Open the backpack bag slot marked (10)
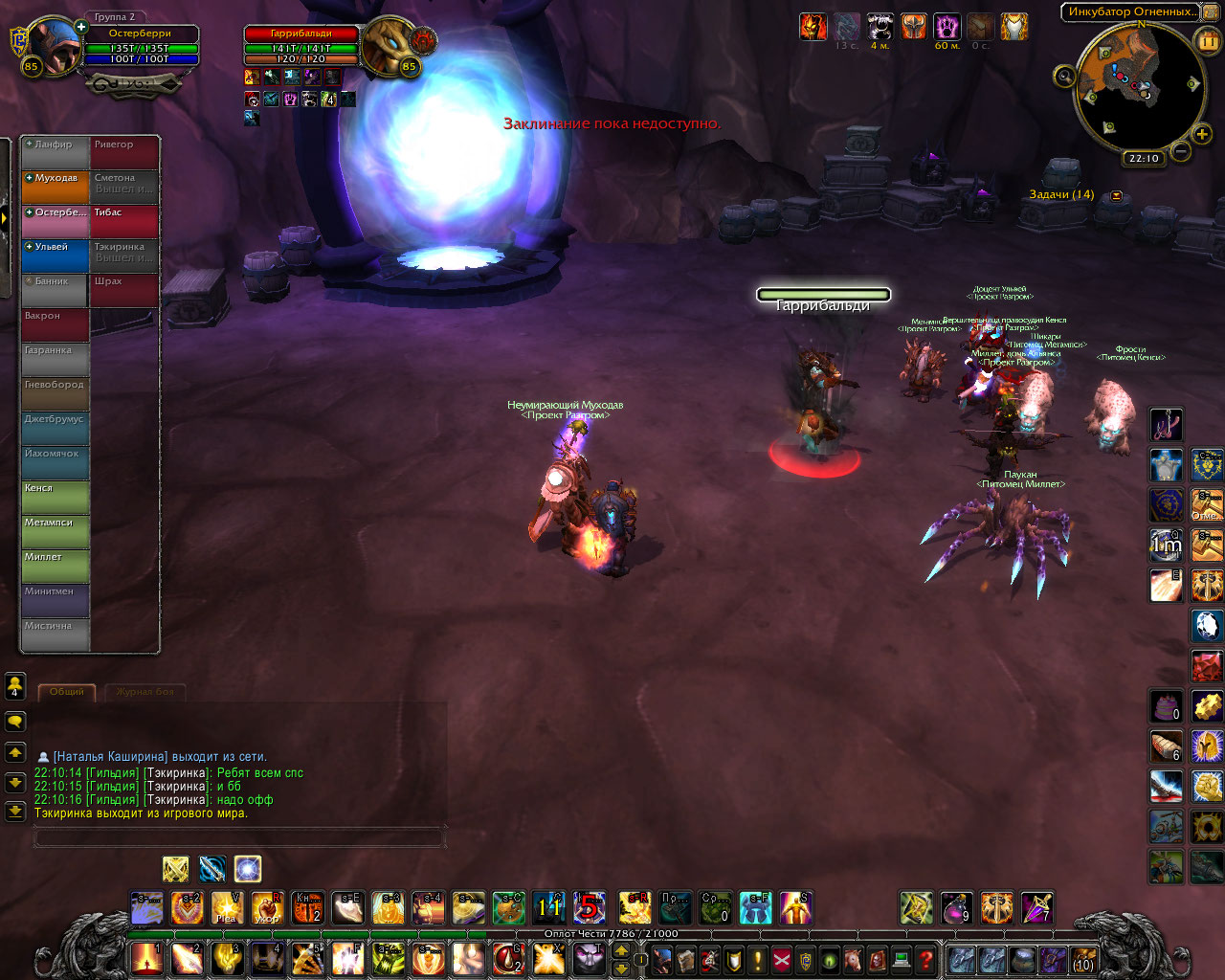 [1082, 958]
